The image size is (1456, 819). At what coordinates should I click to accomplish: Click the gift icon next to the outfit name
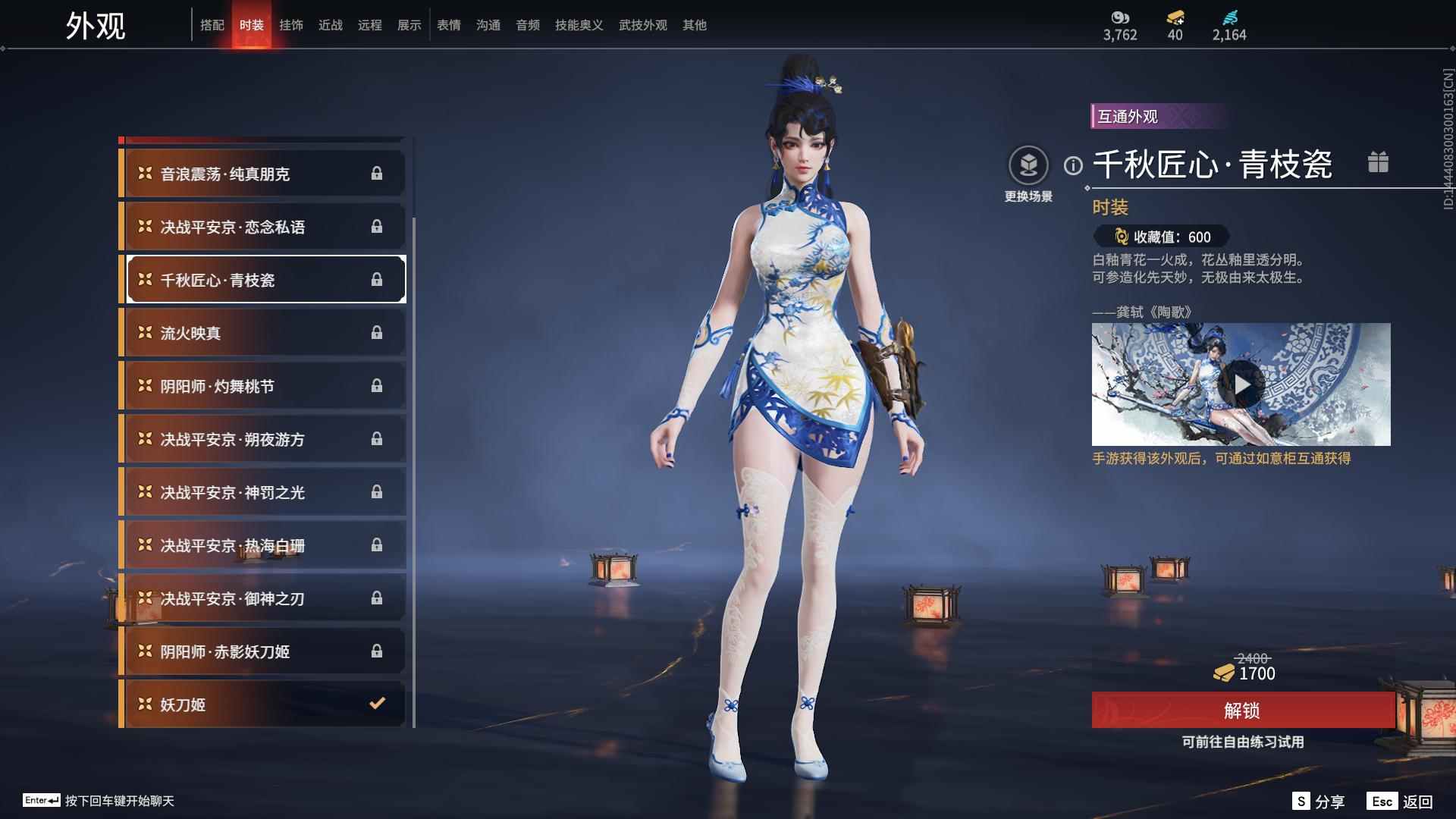(x=1379, y=162)
